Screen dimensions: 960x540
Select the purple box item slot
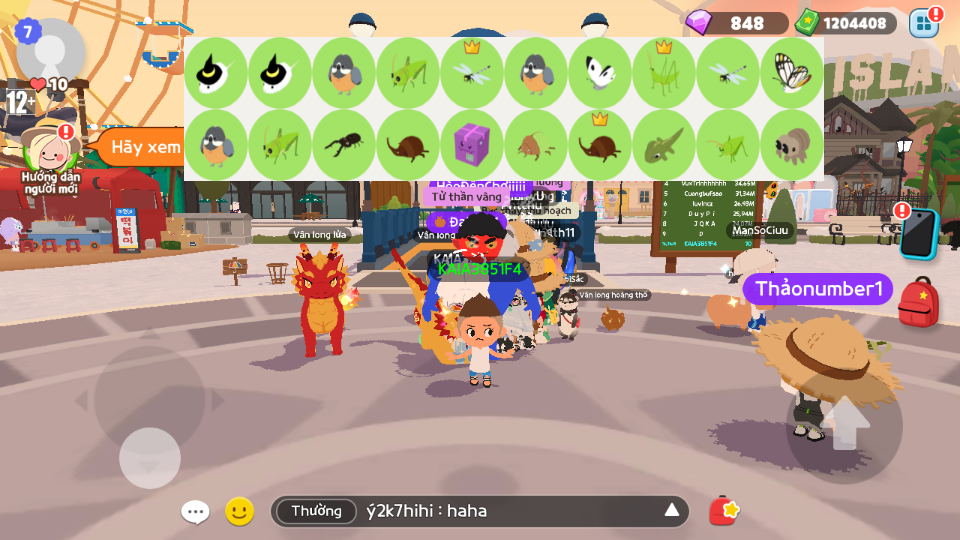pyautogui.click(x=472, y=145)
